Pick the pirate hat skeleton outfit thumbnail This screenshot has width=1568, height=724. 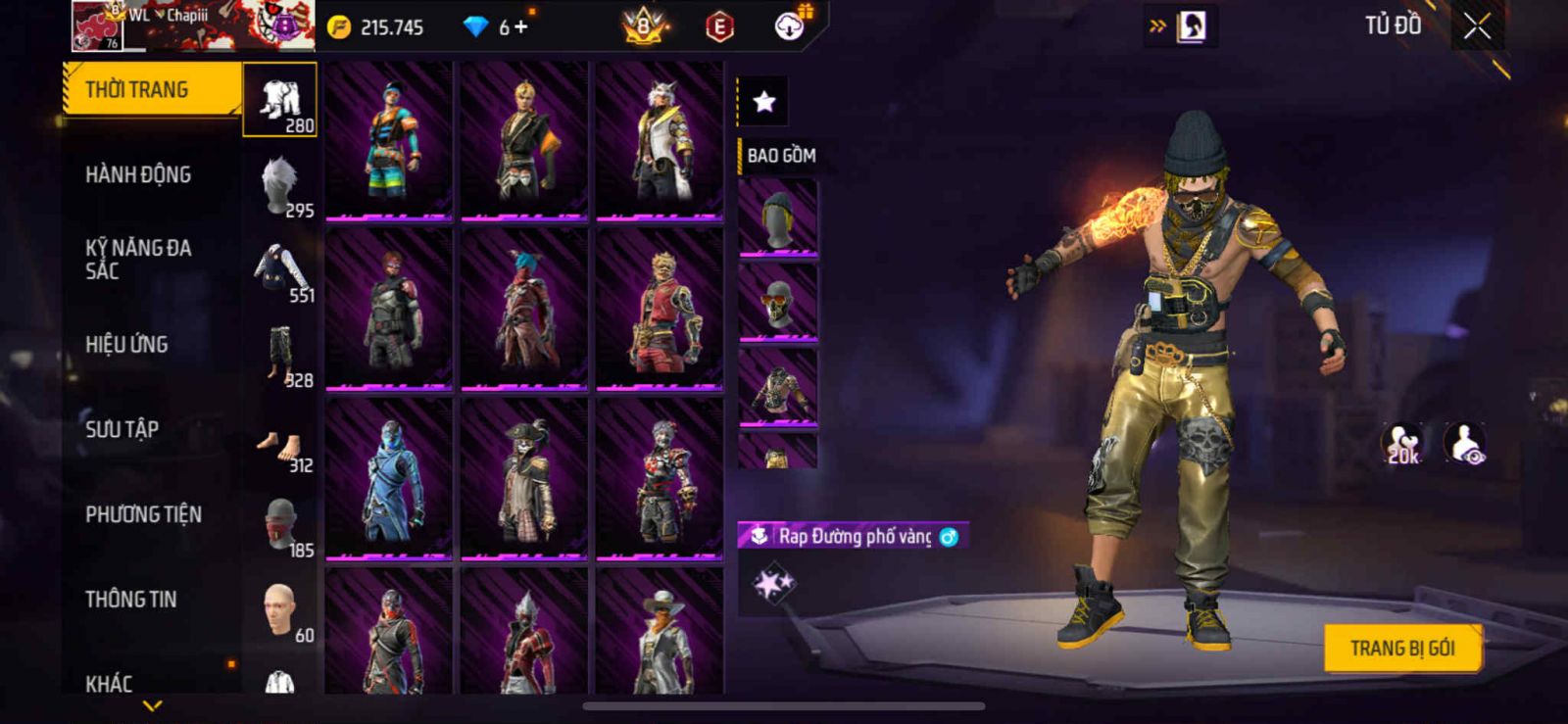524,480
